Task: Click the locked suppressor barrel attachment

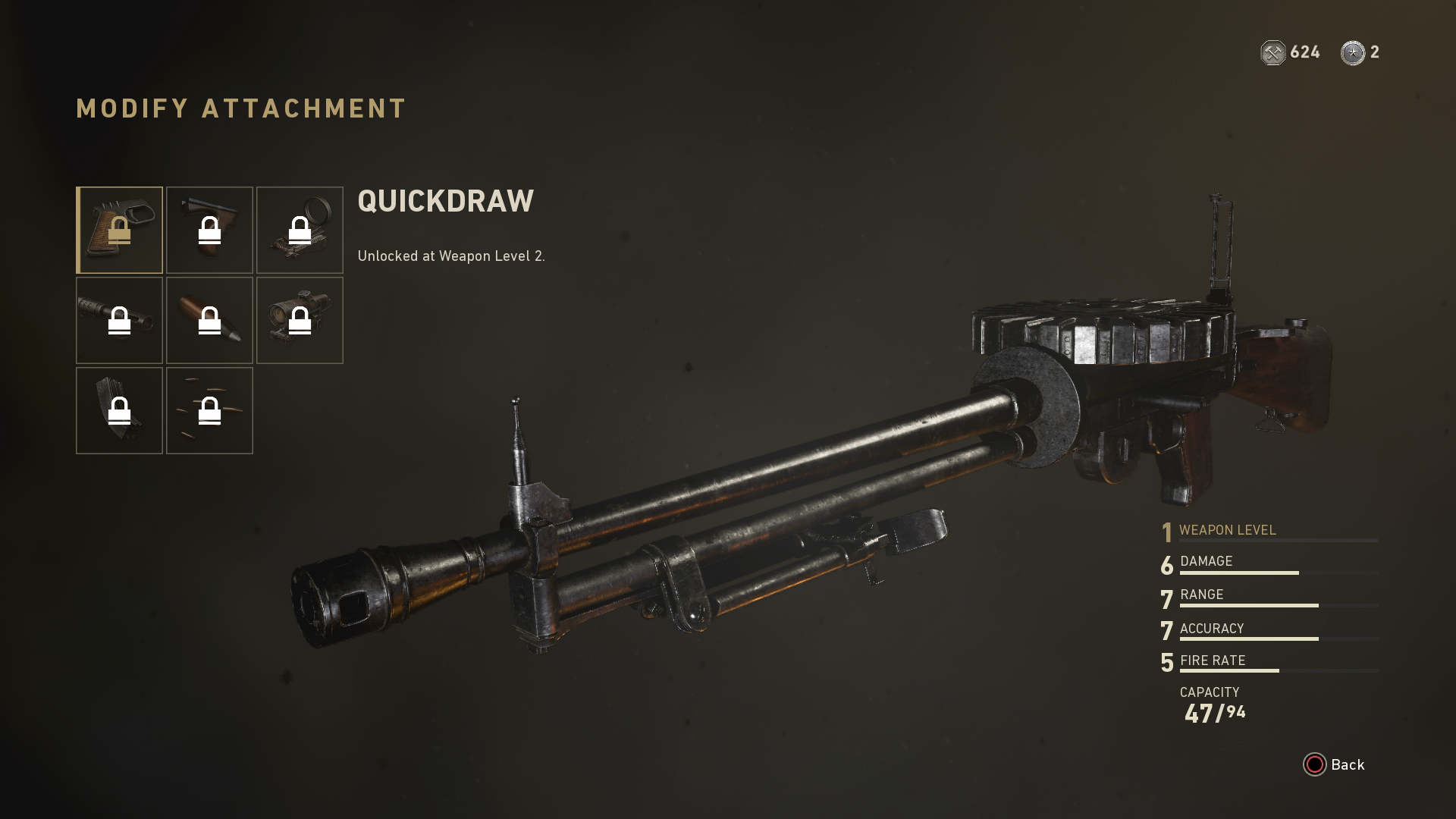Action: [x=119, y=320]
